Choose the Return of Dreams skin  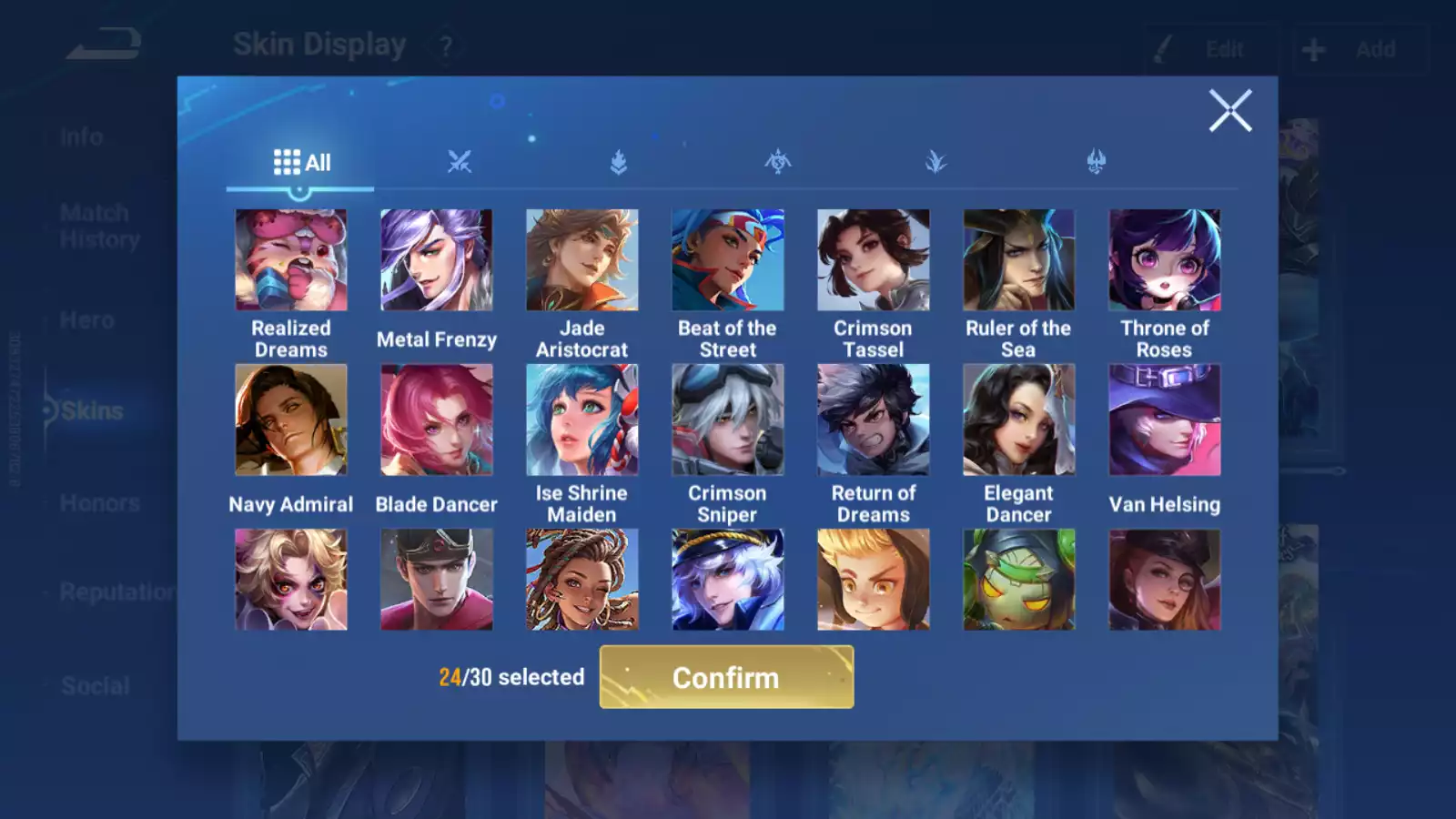(874, 420)
